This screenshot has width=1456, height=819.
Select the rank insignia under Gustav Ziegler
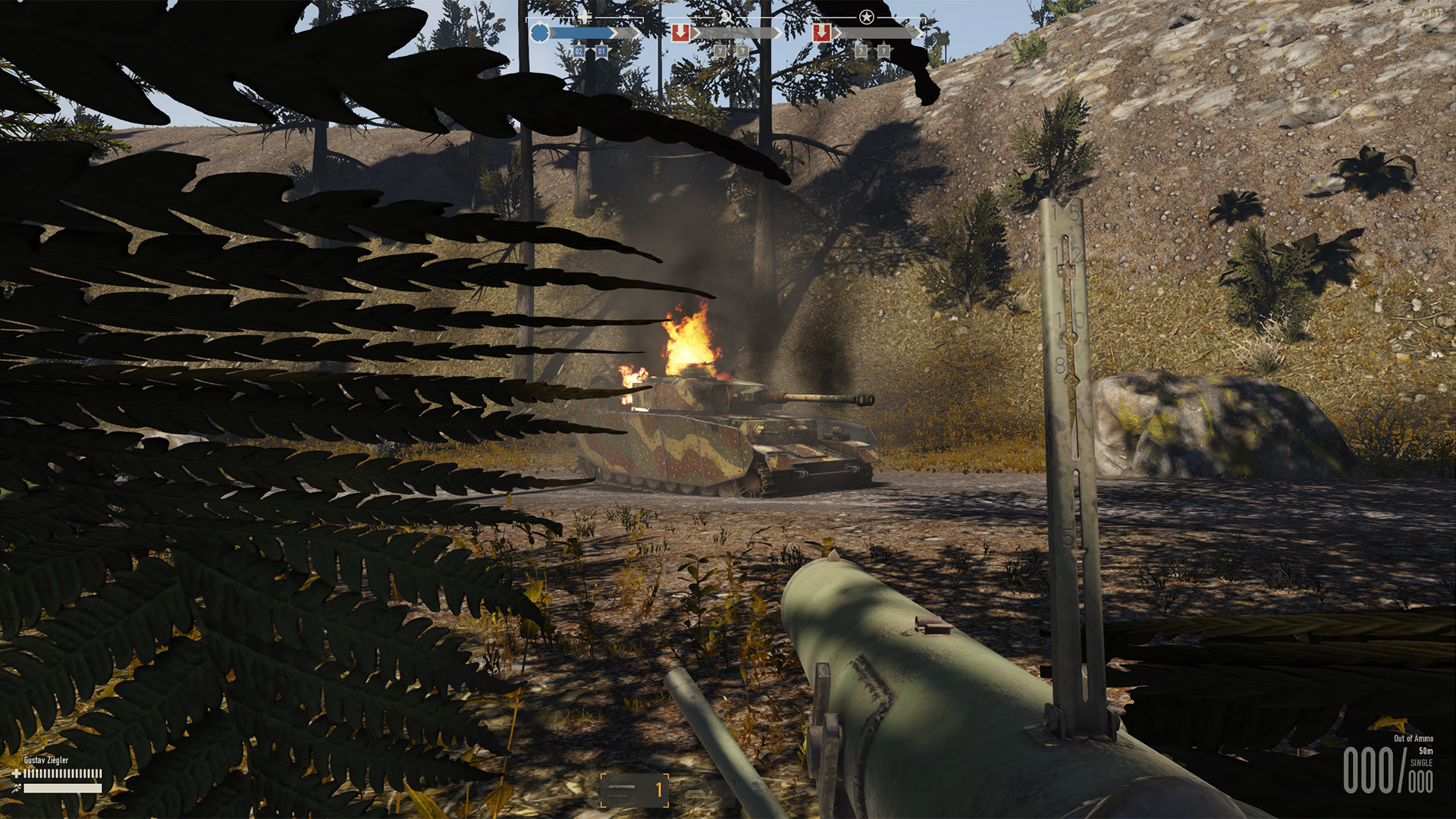[17, 789]
